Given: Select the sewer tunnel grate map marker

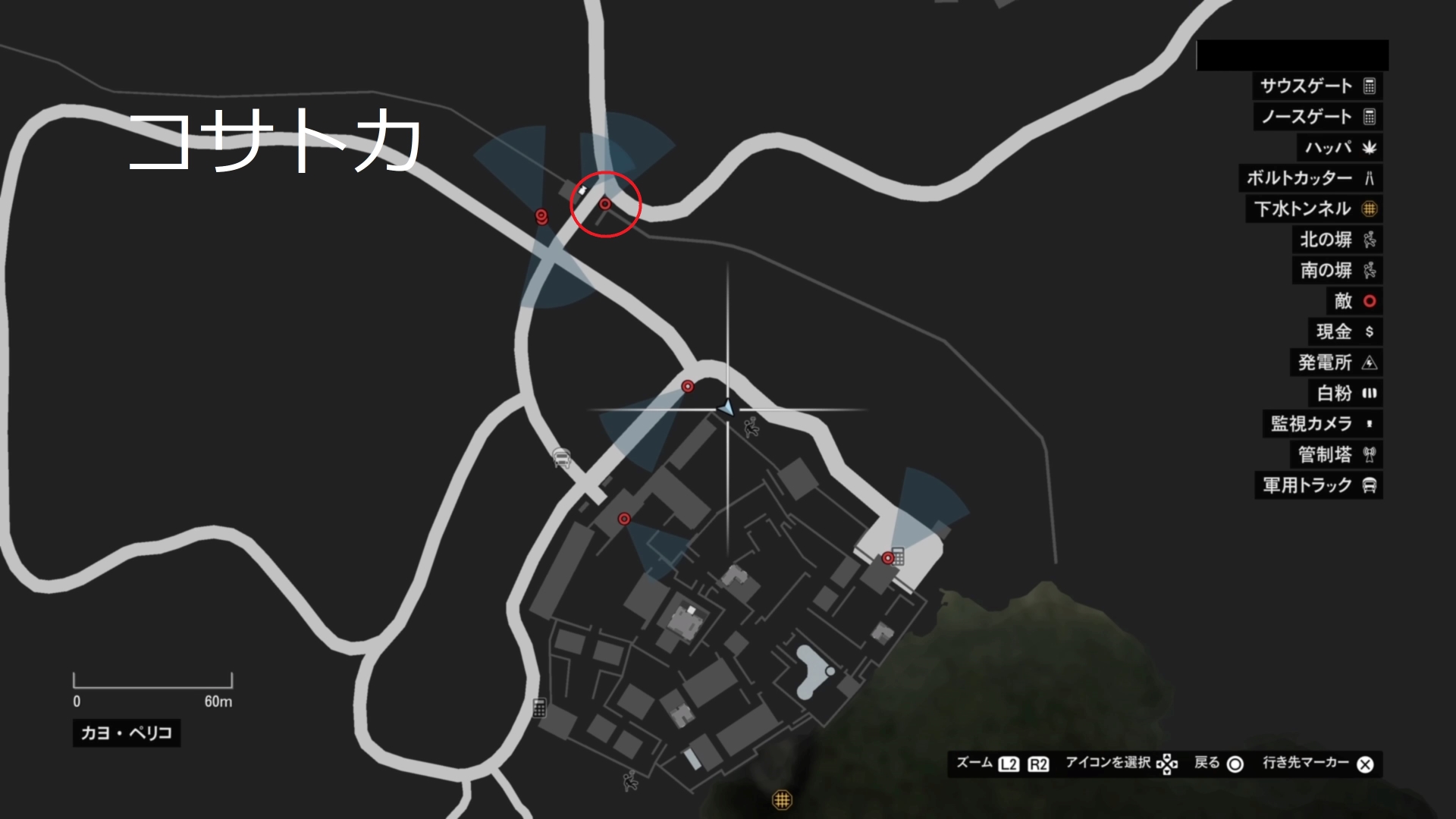Looking at the screenshot, I should [782, 799].
